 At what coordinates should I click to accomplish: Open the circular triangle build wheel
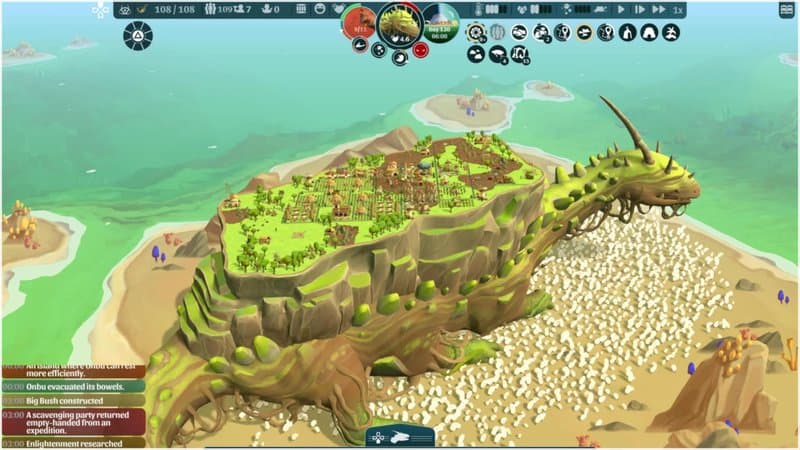click(x=137, y=36)
